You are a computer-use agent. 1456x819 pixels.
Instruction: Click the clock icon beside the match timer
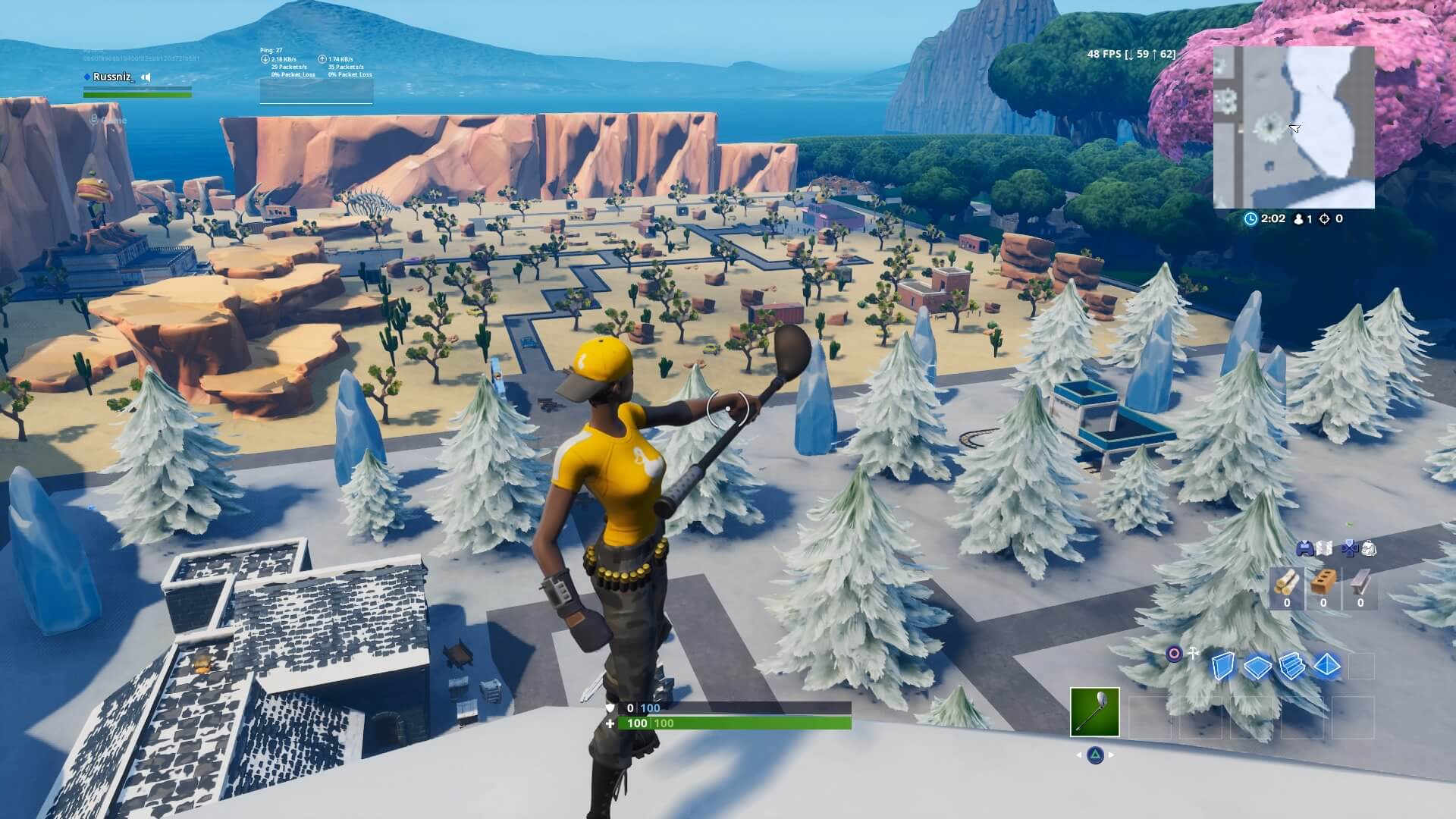pyautogui.click(x=1251, y=218)
